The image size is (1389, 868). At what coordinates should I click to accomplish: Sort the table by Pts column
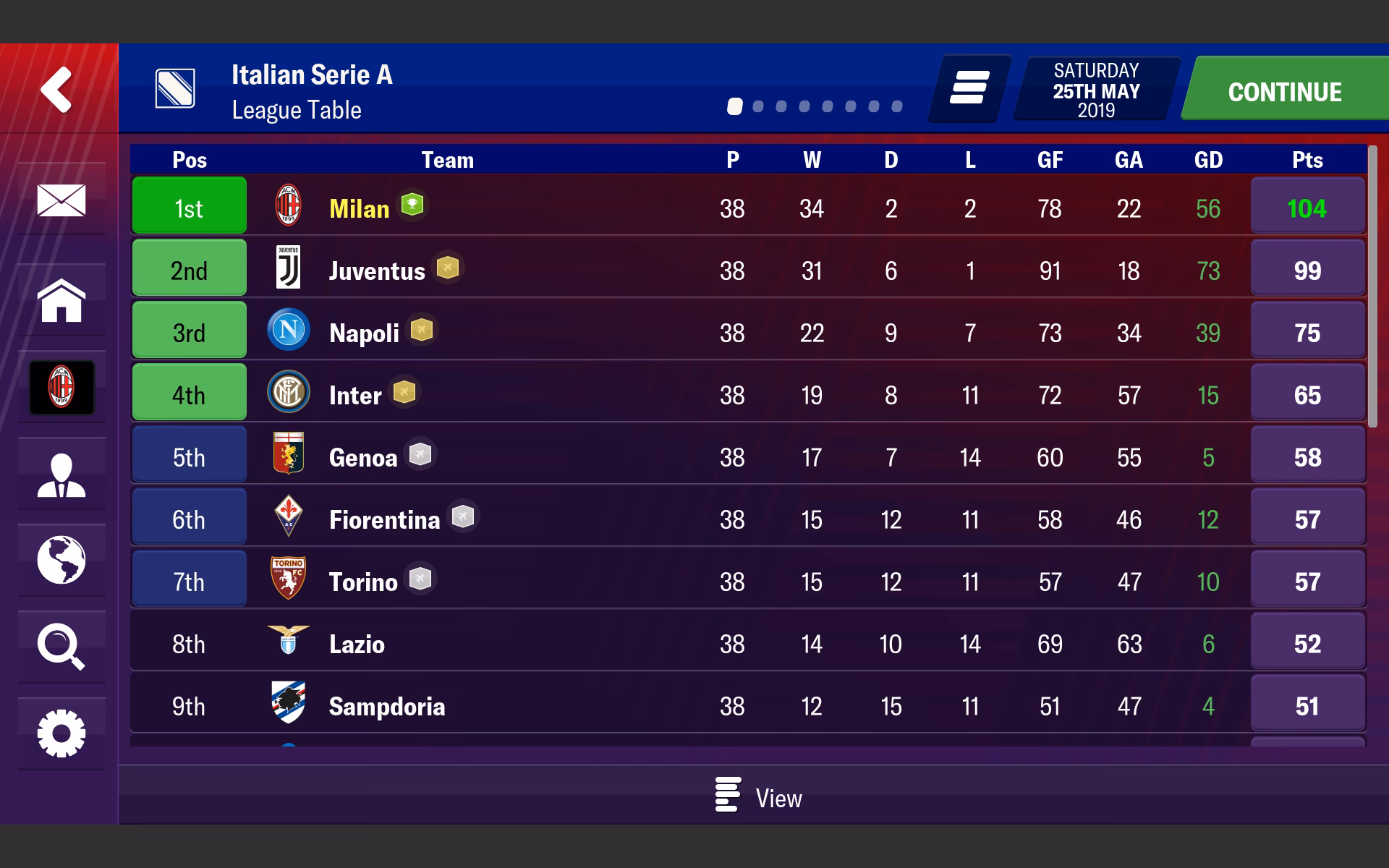tap(1308, 160)
